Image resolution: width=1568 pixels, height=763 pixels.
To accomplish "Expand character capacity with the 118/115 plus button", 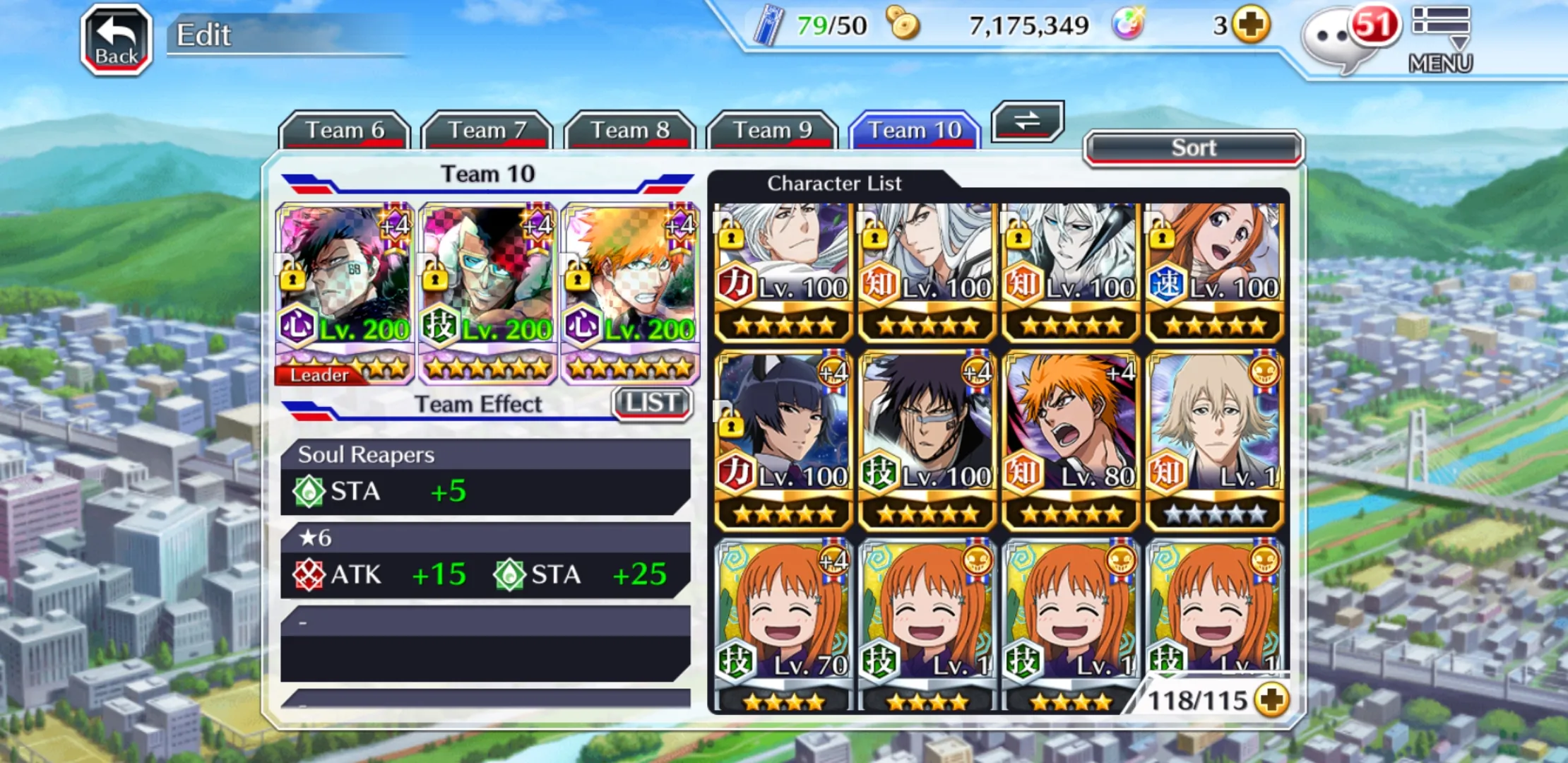I will (1272, 700).
